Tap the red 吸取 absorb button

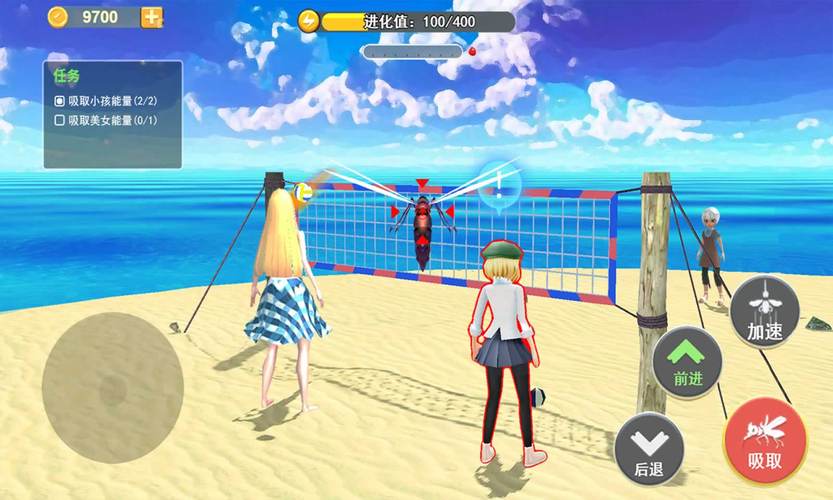[765, 442]
